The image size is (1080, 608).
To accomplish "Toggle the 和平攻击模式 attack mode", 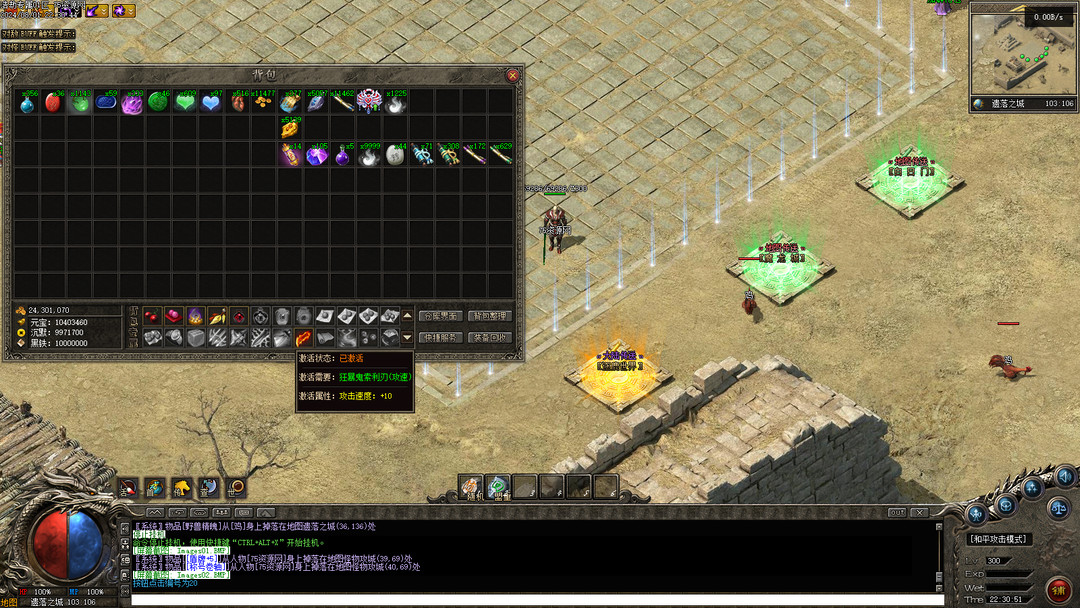I will coord(1000,539).
